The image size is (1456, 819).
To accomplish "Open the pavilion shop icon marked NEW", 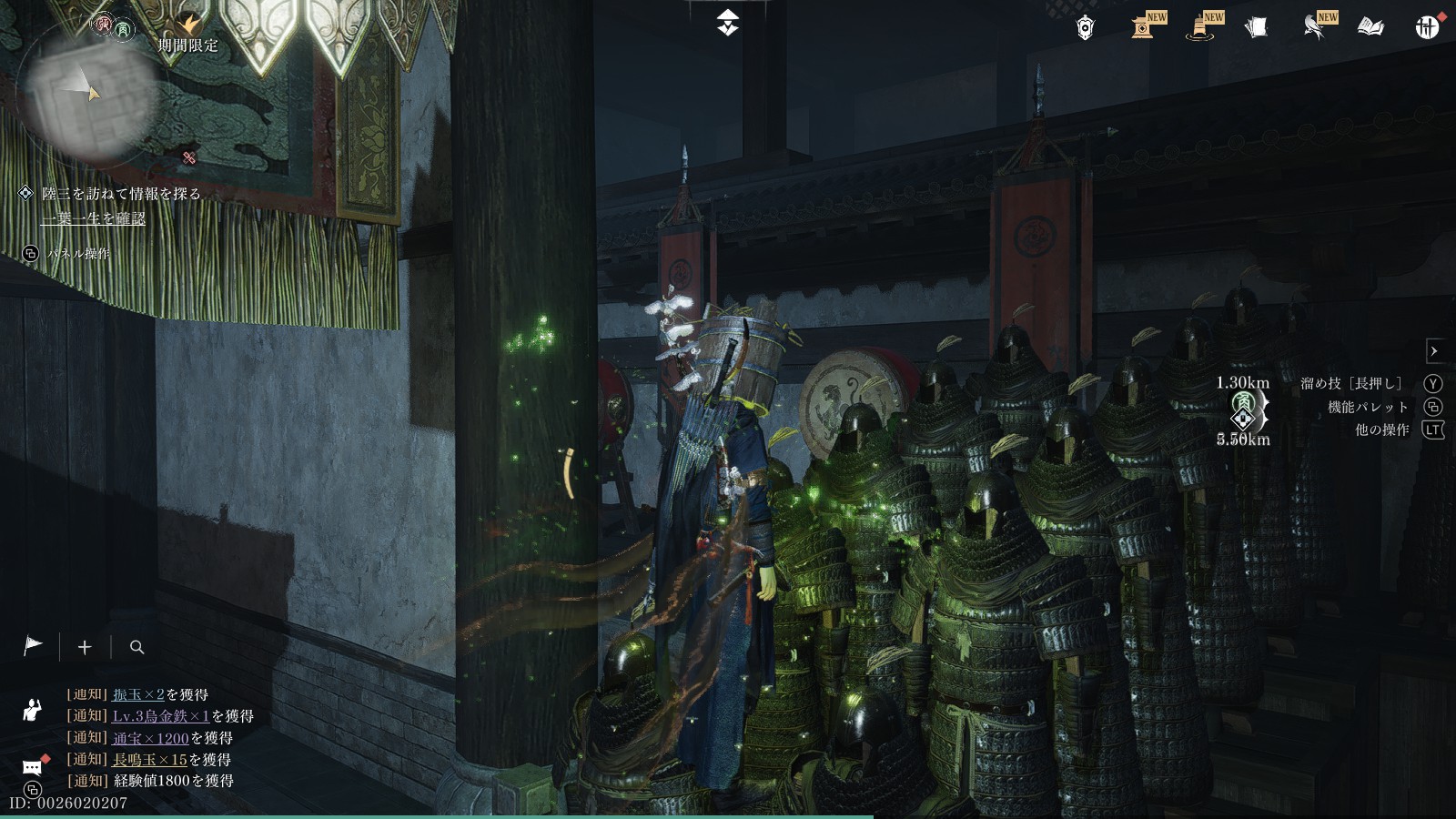I will click(1144, 27).
